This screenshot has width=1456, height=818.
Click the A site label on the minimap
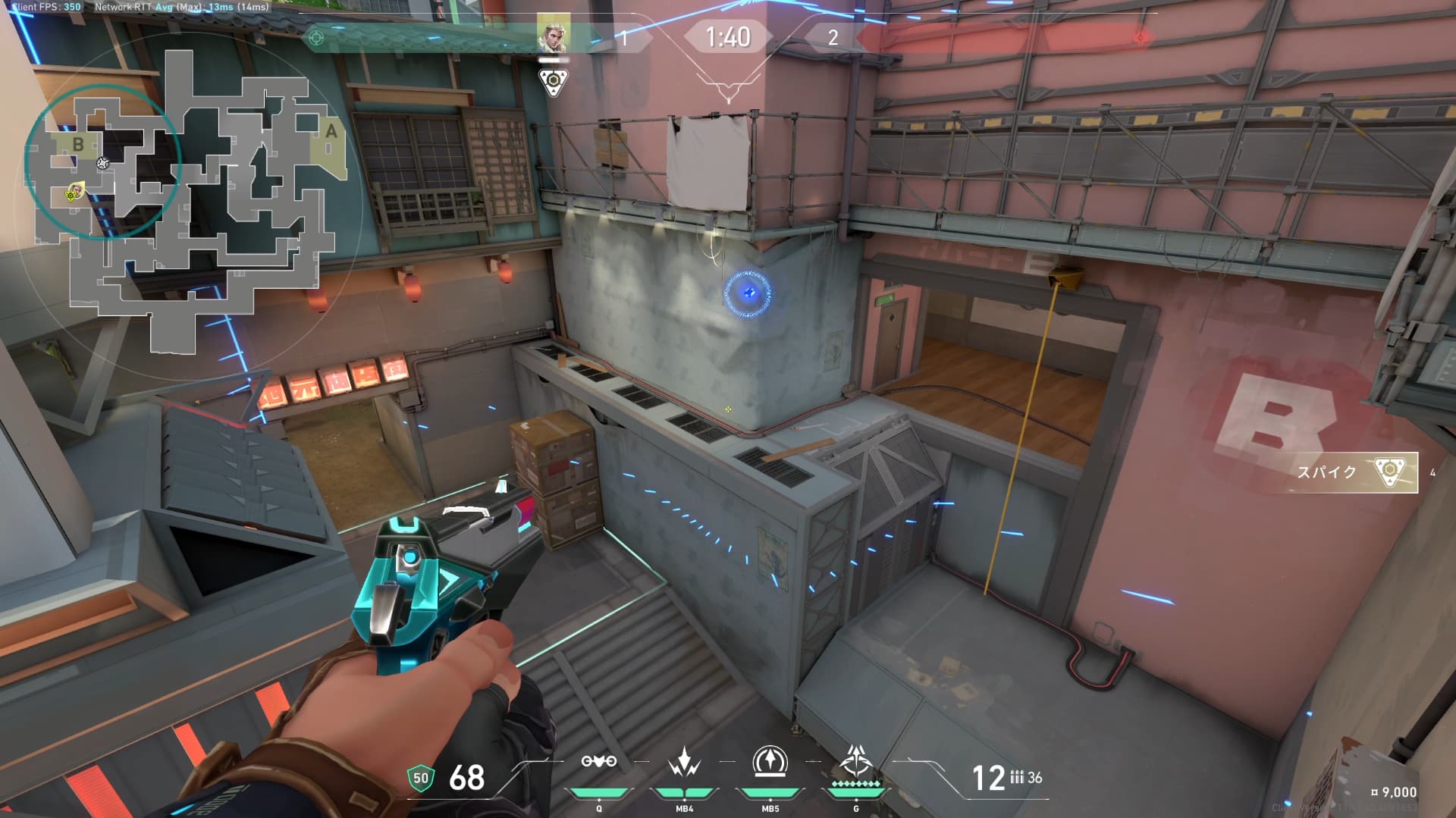[x=331, y=132]
